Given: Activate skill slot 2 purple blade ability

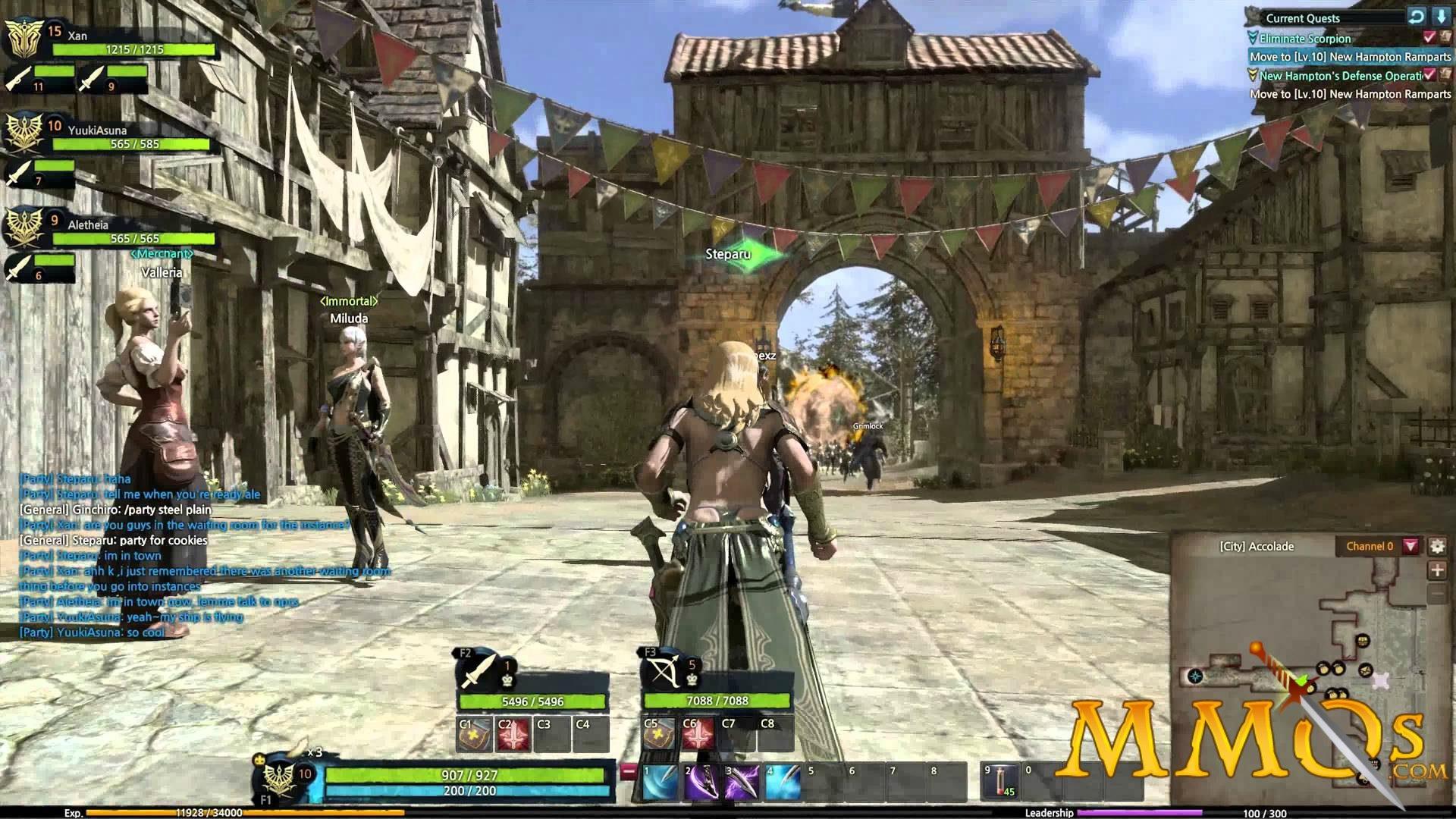Looking at the screenshot, I should click(701, 783).
